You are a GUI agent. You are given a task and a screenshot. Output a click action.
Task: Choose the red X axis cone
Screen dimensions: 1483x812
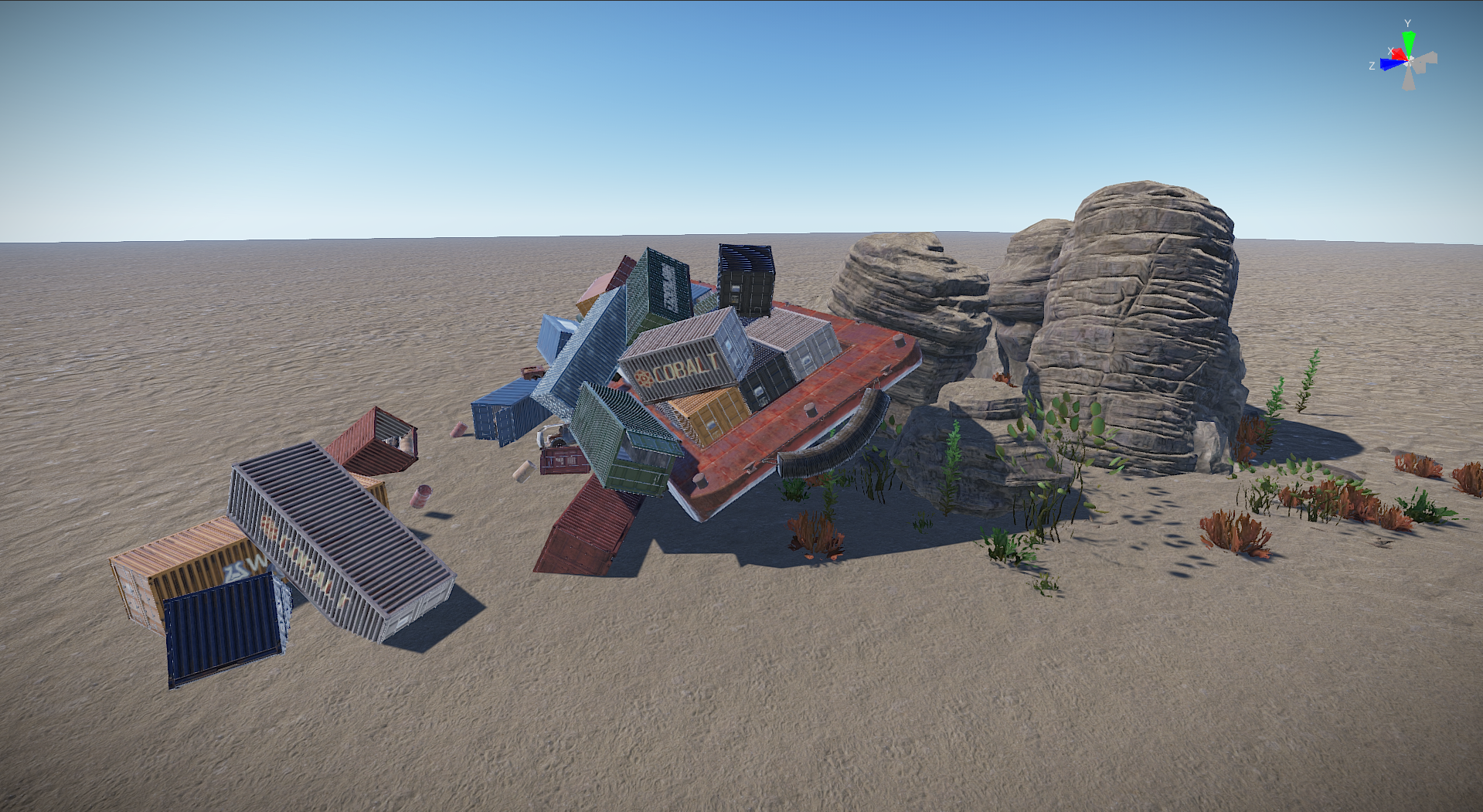coord(1399,54)
